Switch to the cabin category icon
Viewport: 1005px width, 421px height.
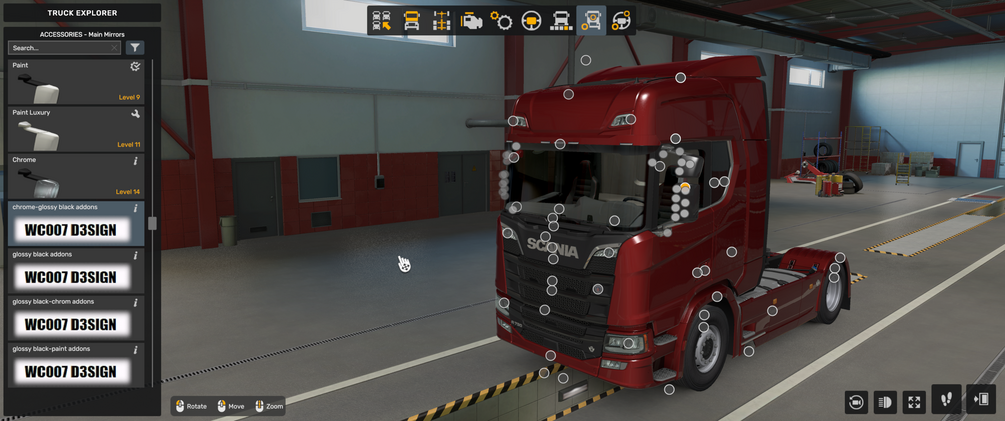pyautogui.click(x=411, y=21)
